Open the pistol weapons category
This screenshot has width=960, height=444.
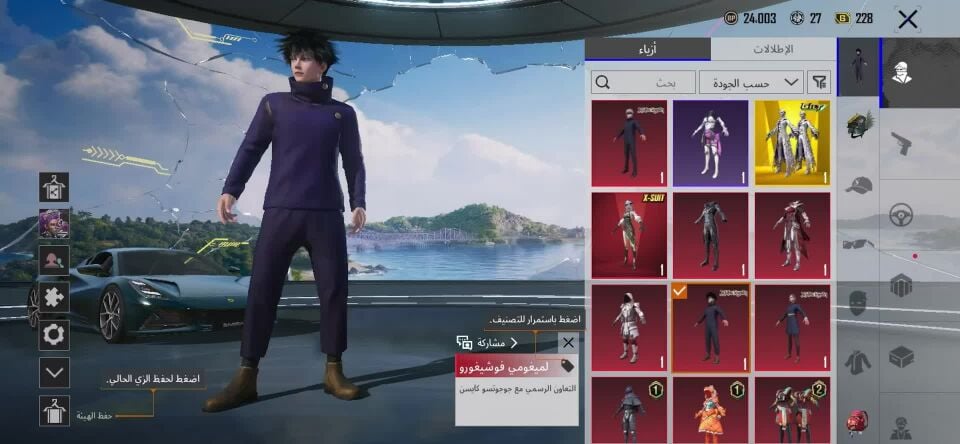pos(901,145)
